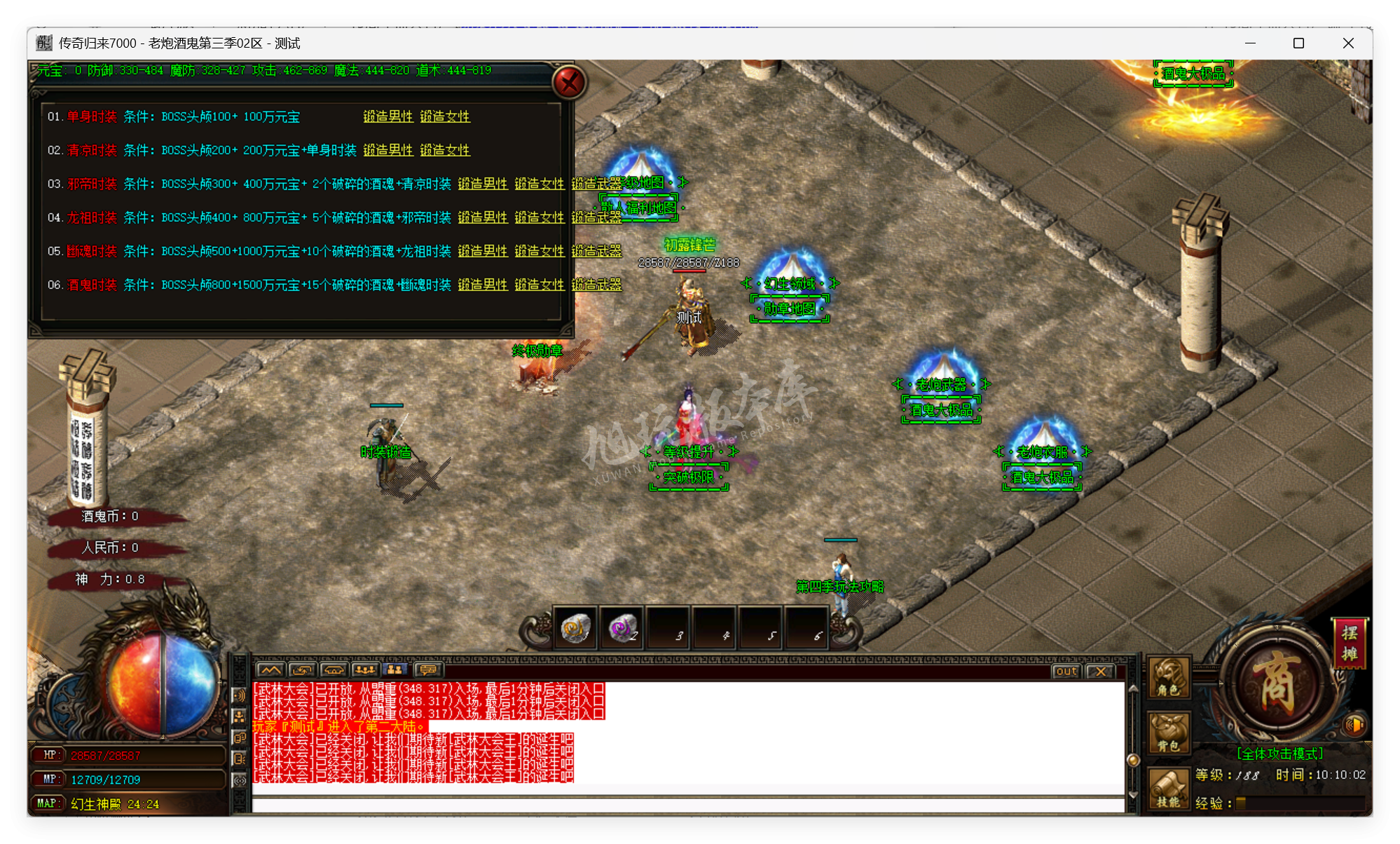Toggle the highlighted blue group chat icon

click(397, 669)
